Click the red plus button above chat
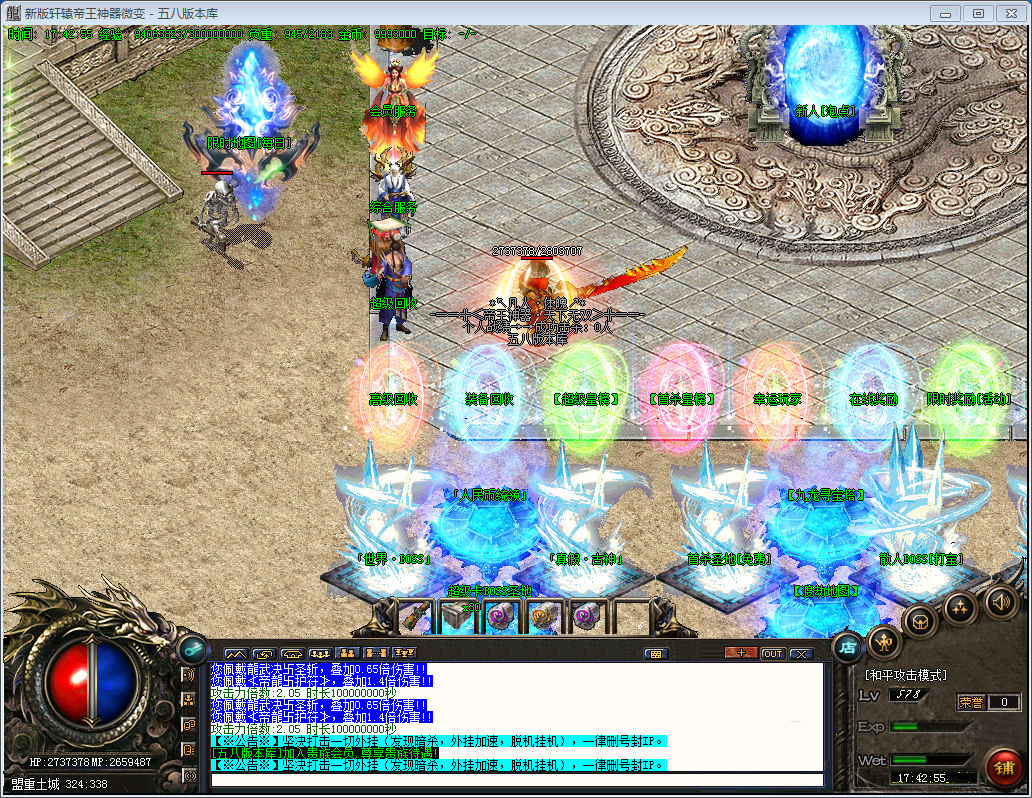 click(x=741, y=654)
